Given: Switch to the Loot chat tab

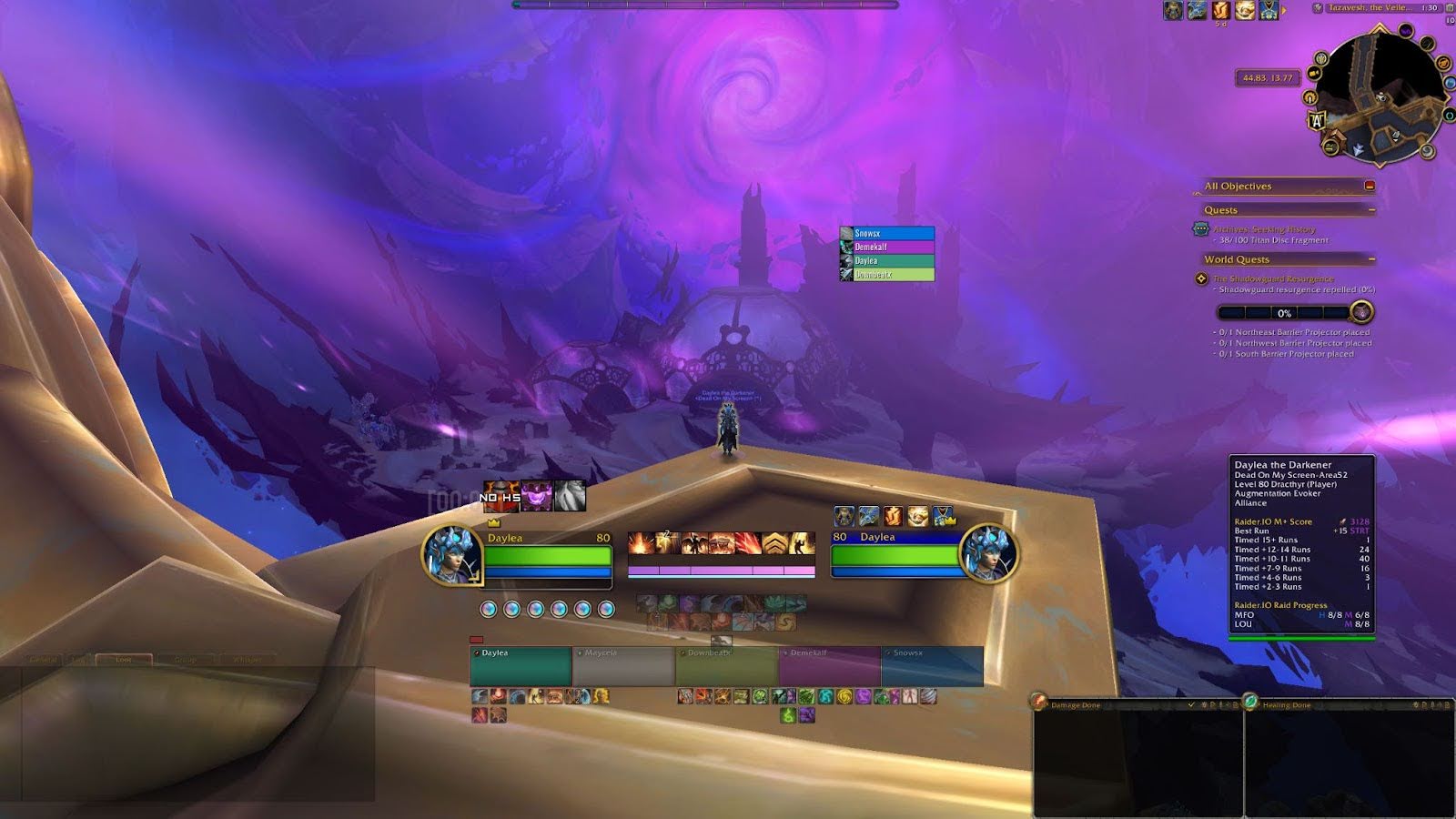Looking at the screenshot, I should point(124,658).
